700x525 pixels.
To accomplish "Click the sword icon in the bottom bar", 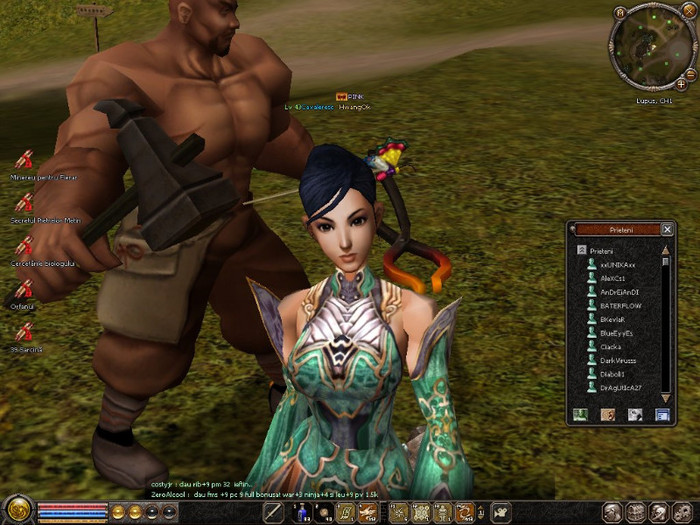I will pyautogui.click(x=274, y=513).
